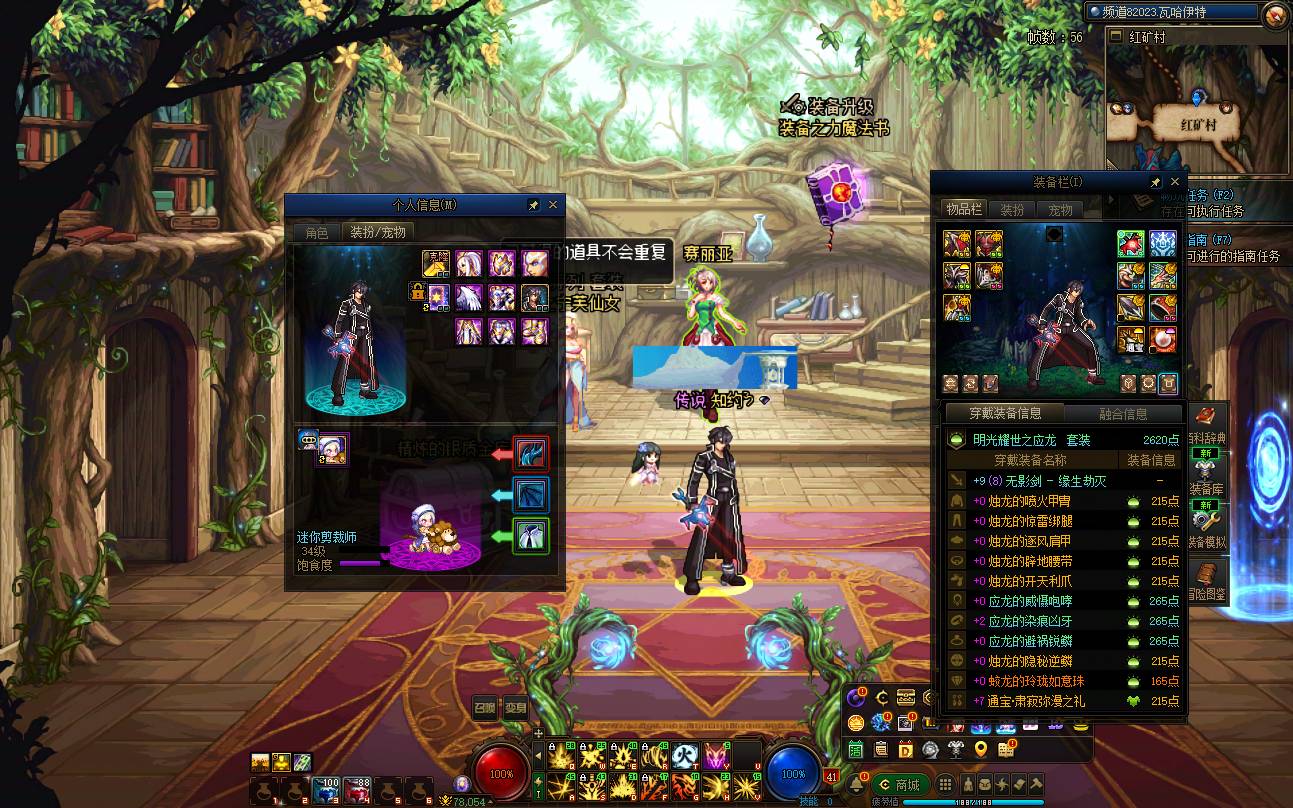The image size is (1293, 808).
Task: Switch to the 角色 character tab
Action: [x=316, y=232]
